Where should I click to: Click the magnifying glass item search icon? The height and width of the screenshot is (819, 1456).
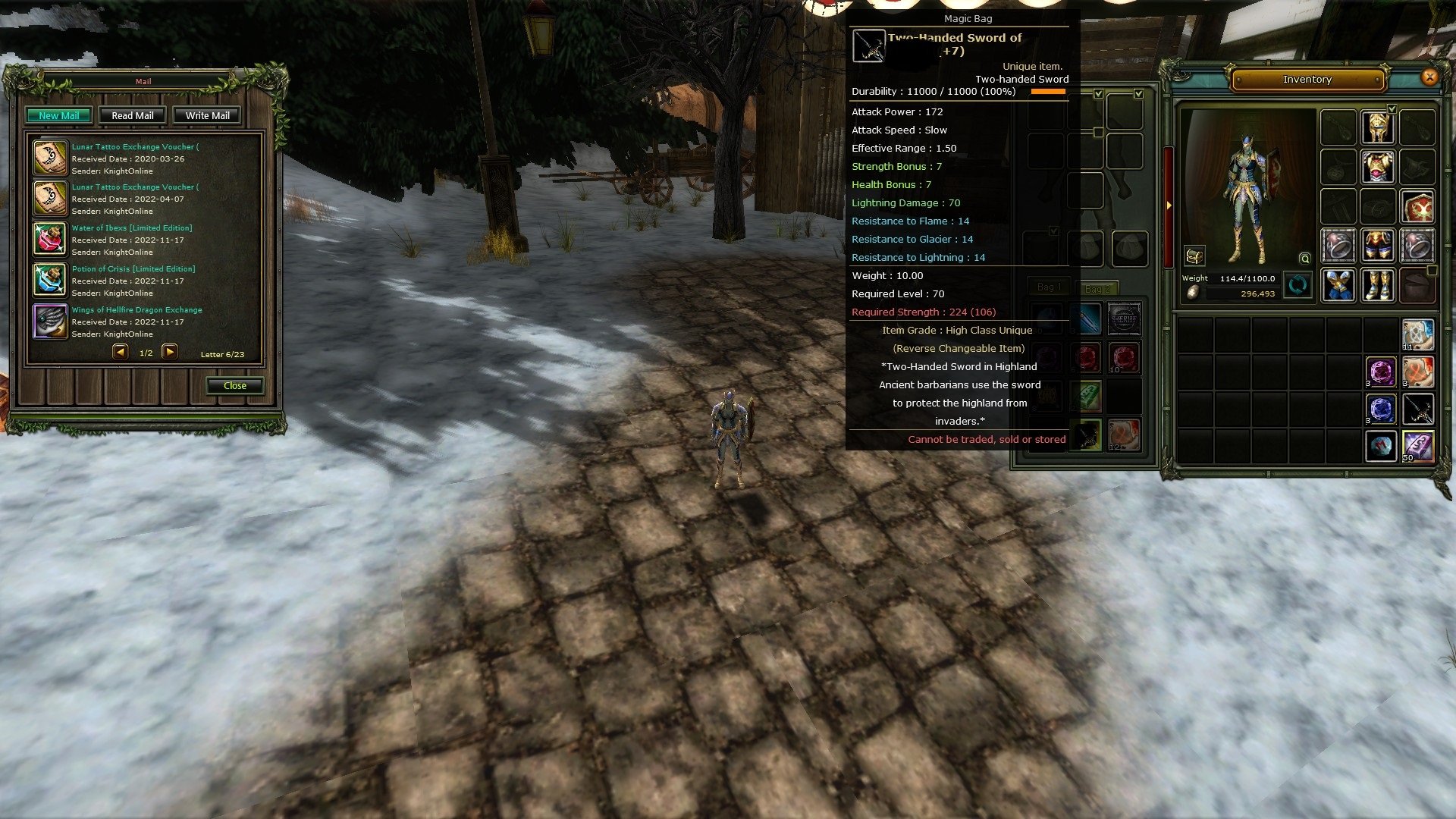(1305, 258)
